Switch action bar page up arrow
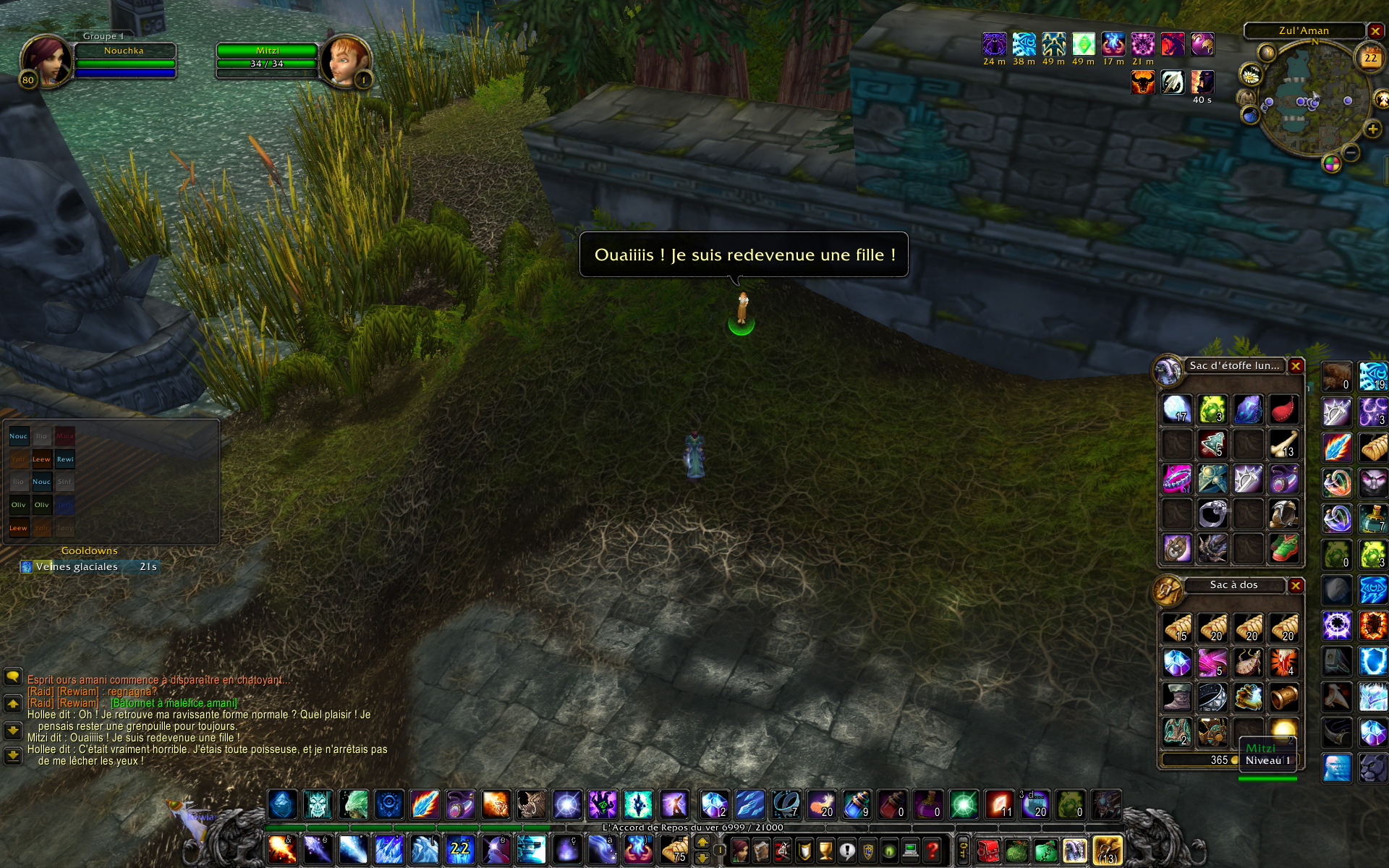The width and height of the screenshot is (1389, 868). click(702, 842)
